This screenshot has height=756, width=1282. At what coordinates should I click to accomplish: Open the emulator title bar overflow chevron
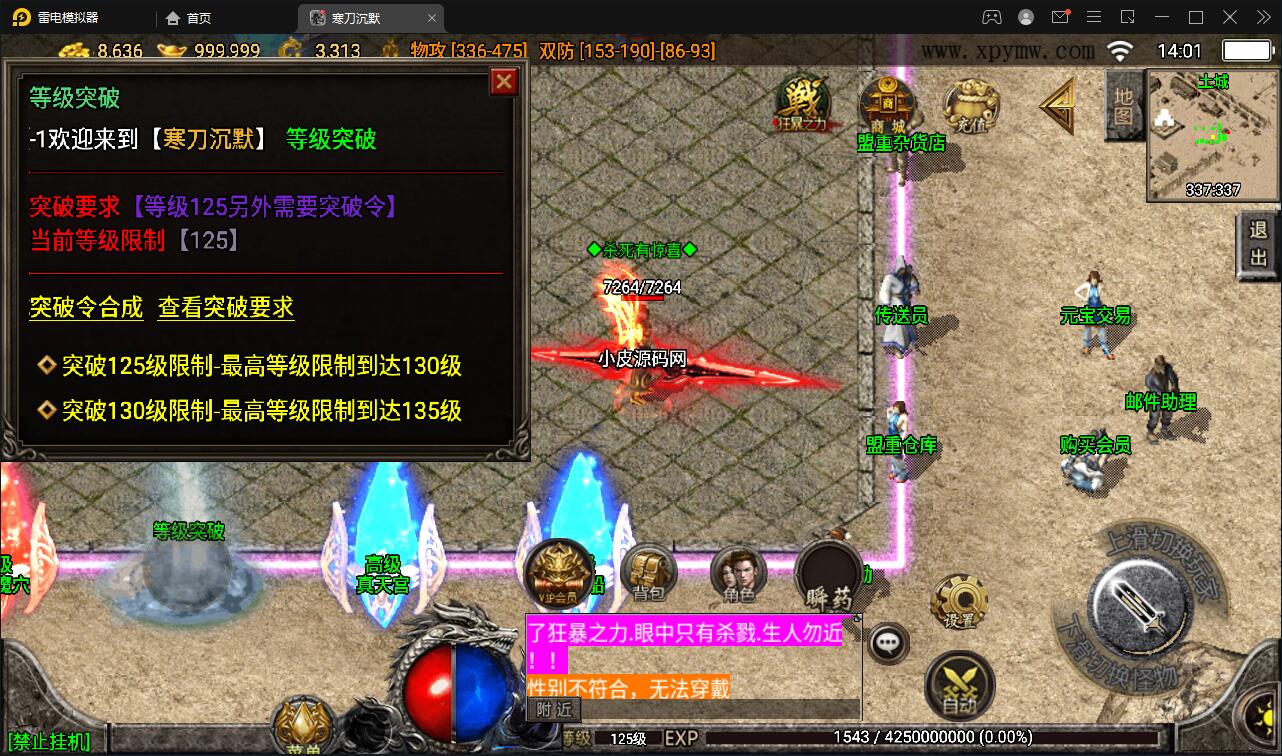pyautogui.click(x=1262, y=17)
